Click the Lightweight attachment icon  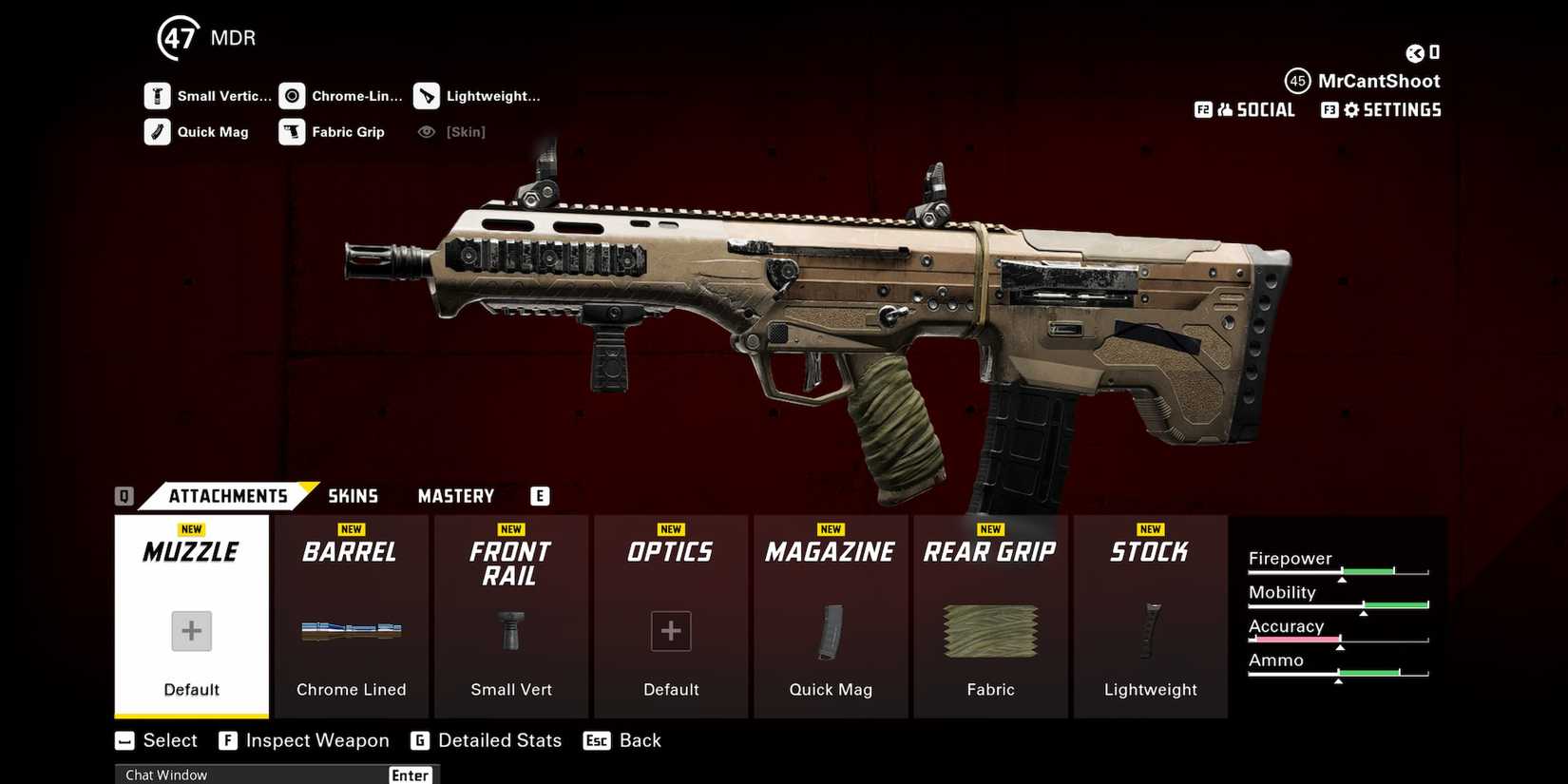click(x=426, y=95)
